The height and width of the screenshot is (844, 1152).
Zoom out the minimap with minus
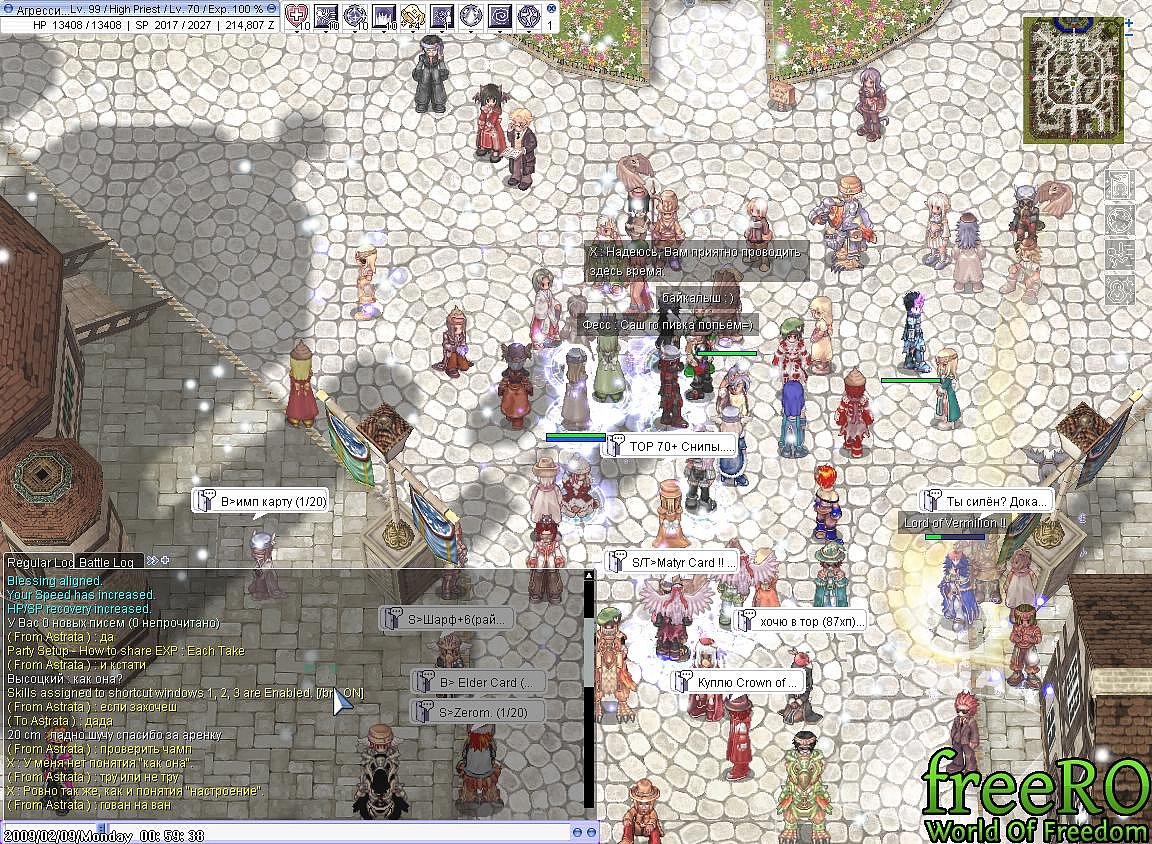(x=1129, y=35)
